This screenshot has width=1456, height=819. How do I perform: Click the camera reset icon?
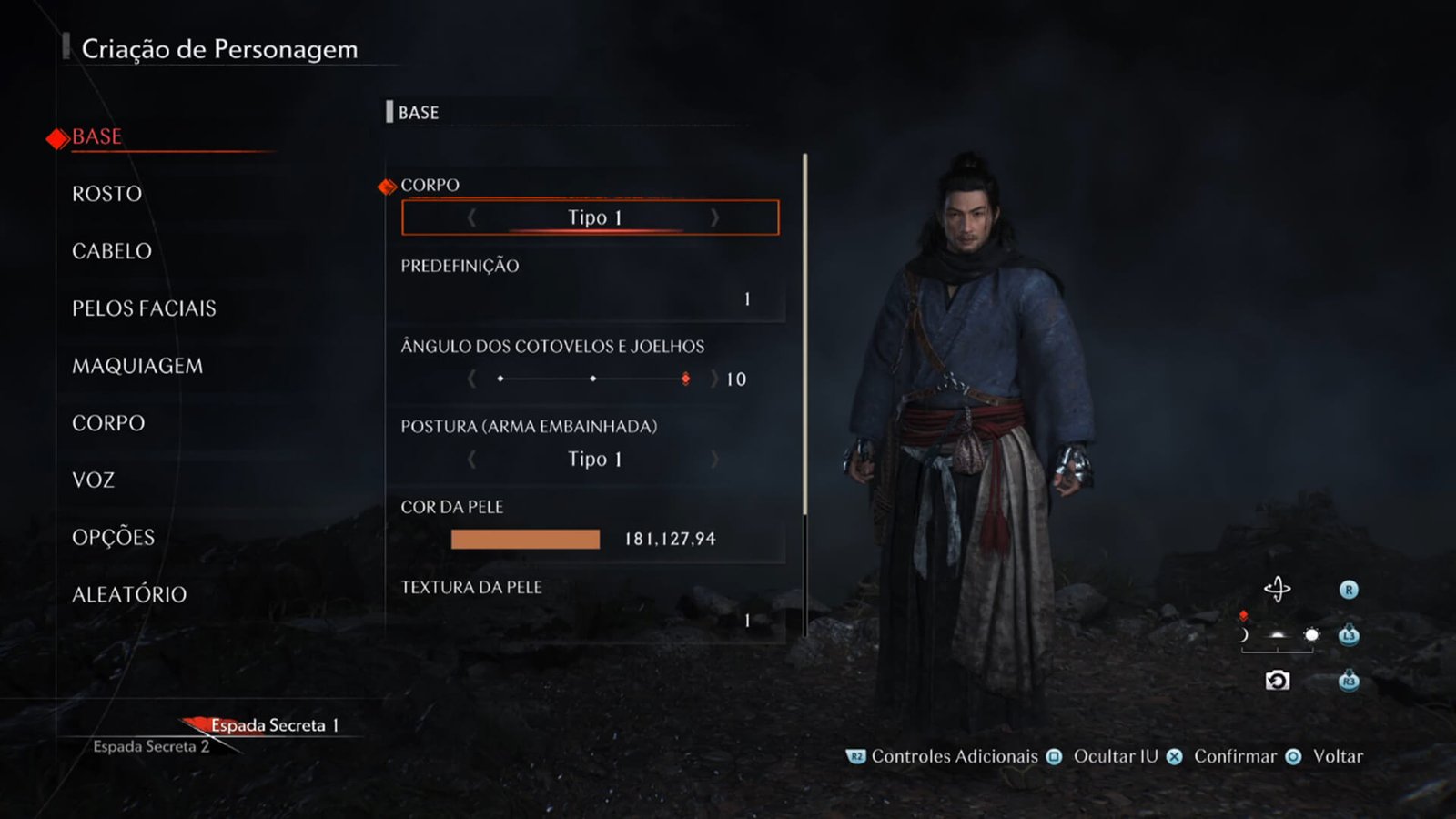point(1277,681)
